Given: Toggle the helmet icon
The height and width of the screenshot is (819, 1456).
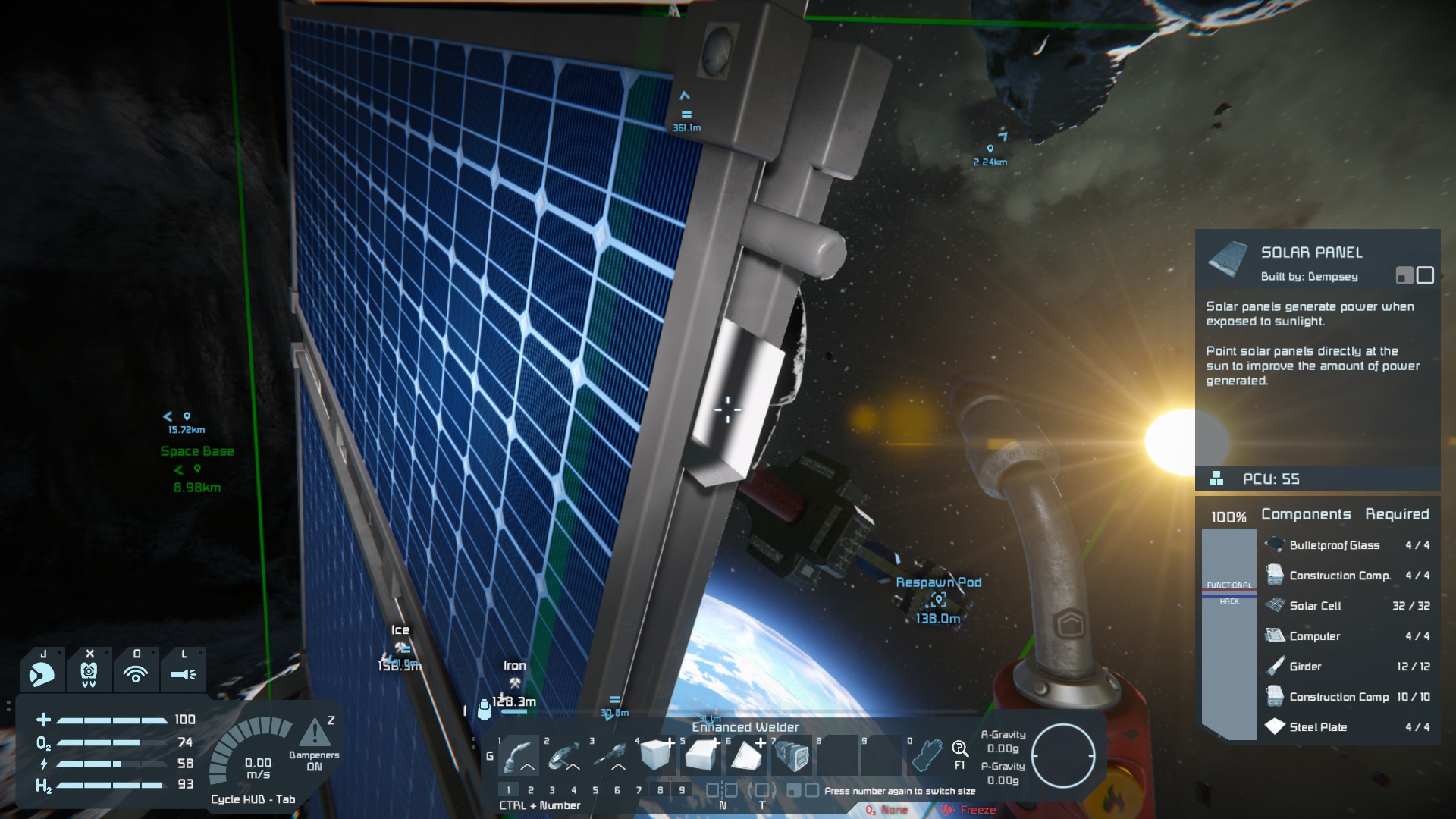Looking at the screenshot, I should [89, 673].
